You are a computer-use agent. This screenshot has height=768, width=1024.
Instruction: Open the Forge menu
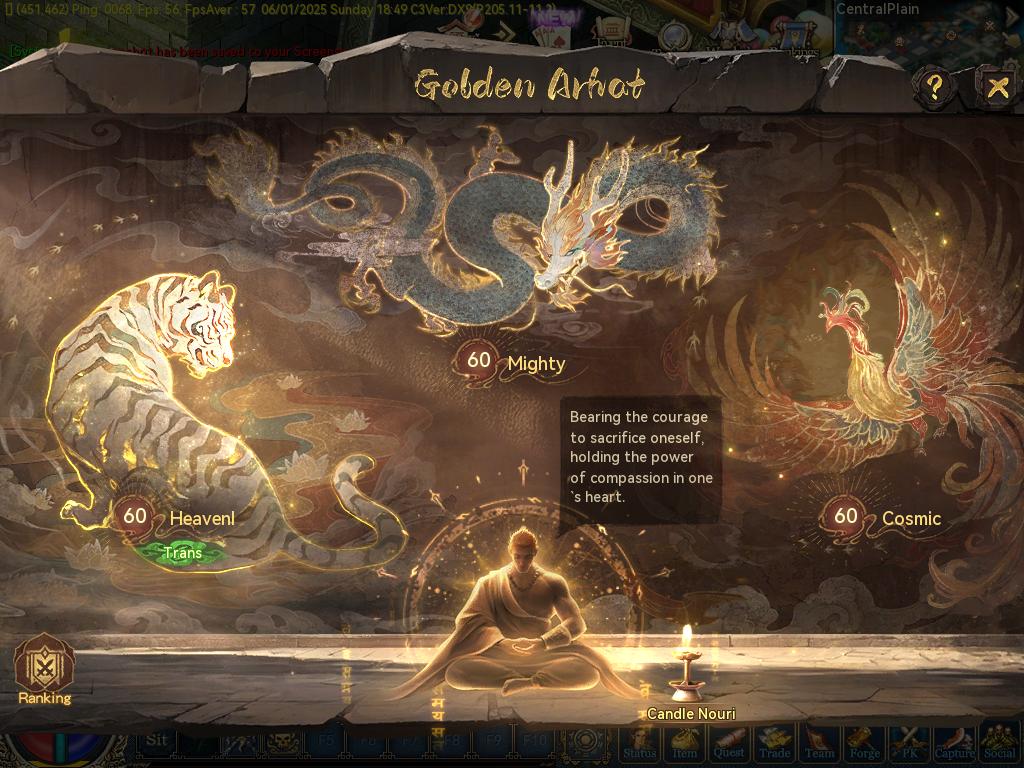pyautogui.click(x=864, y=744)
